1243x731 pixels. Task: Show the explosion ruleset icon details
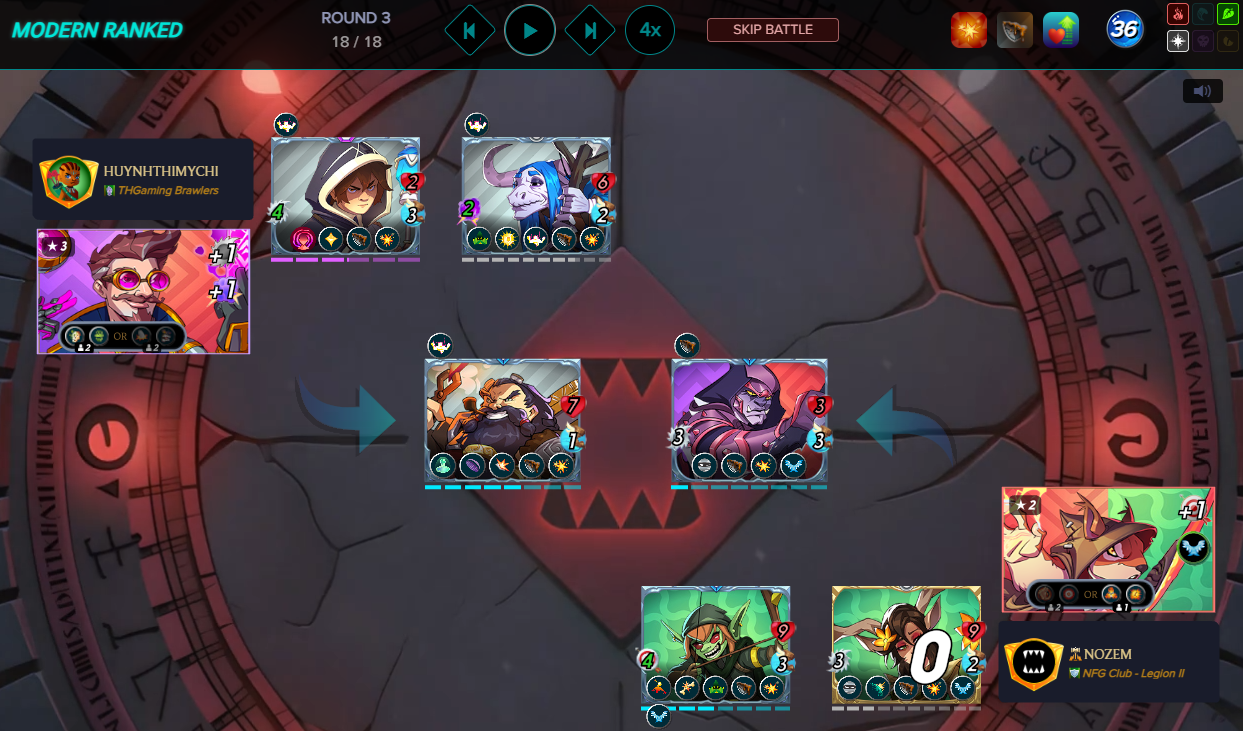[x=968, y=30]
